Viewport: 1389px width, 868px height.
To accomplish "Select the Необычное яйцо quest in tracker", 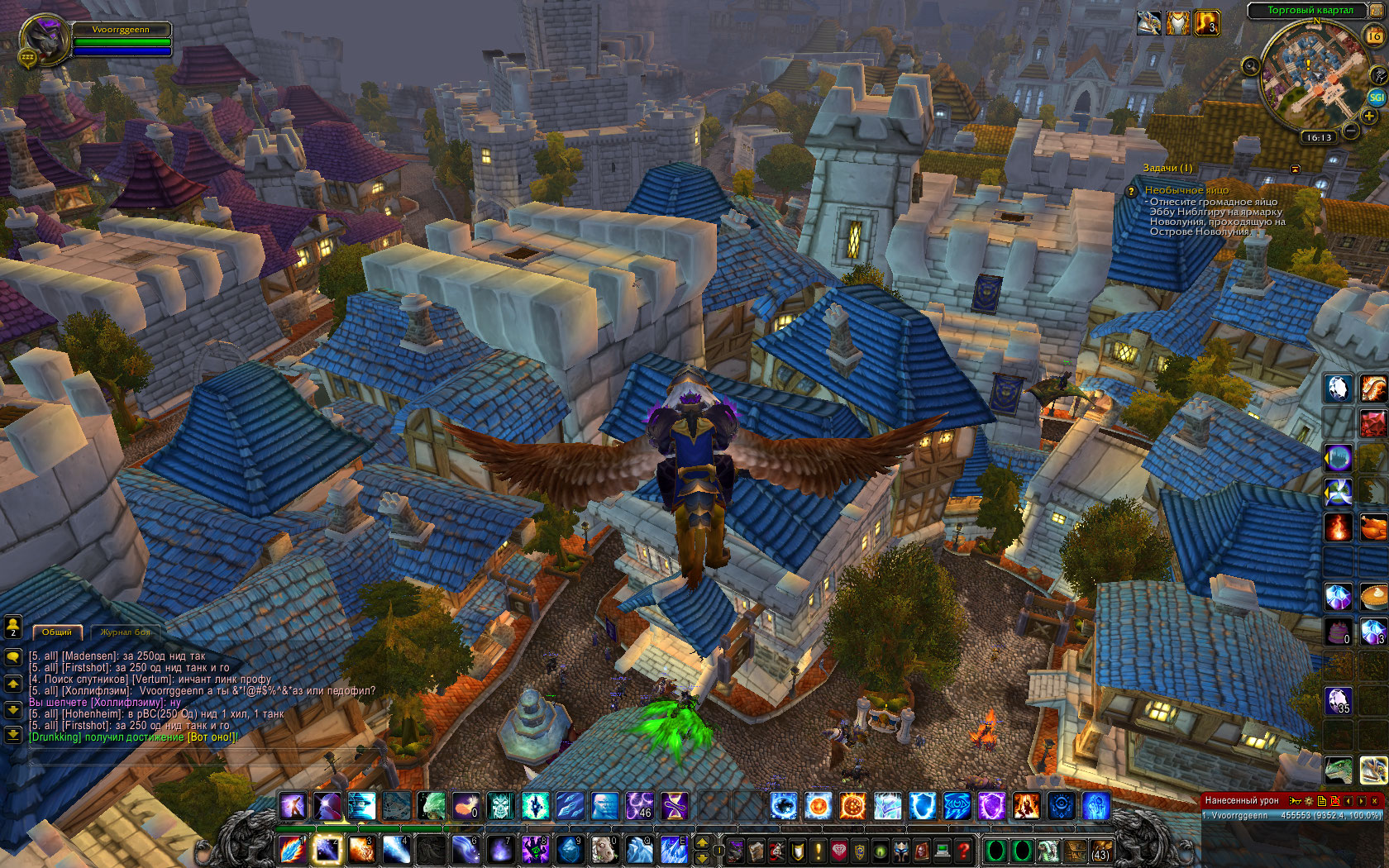I will pos(1186,190).
